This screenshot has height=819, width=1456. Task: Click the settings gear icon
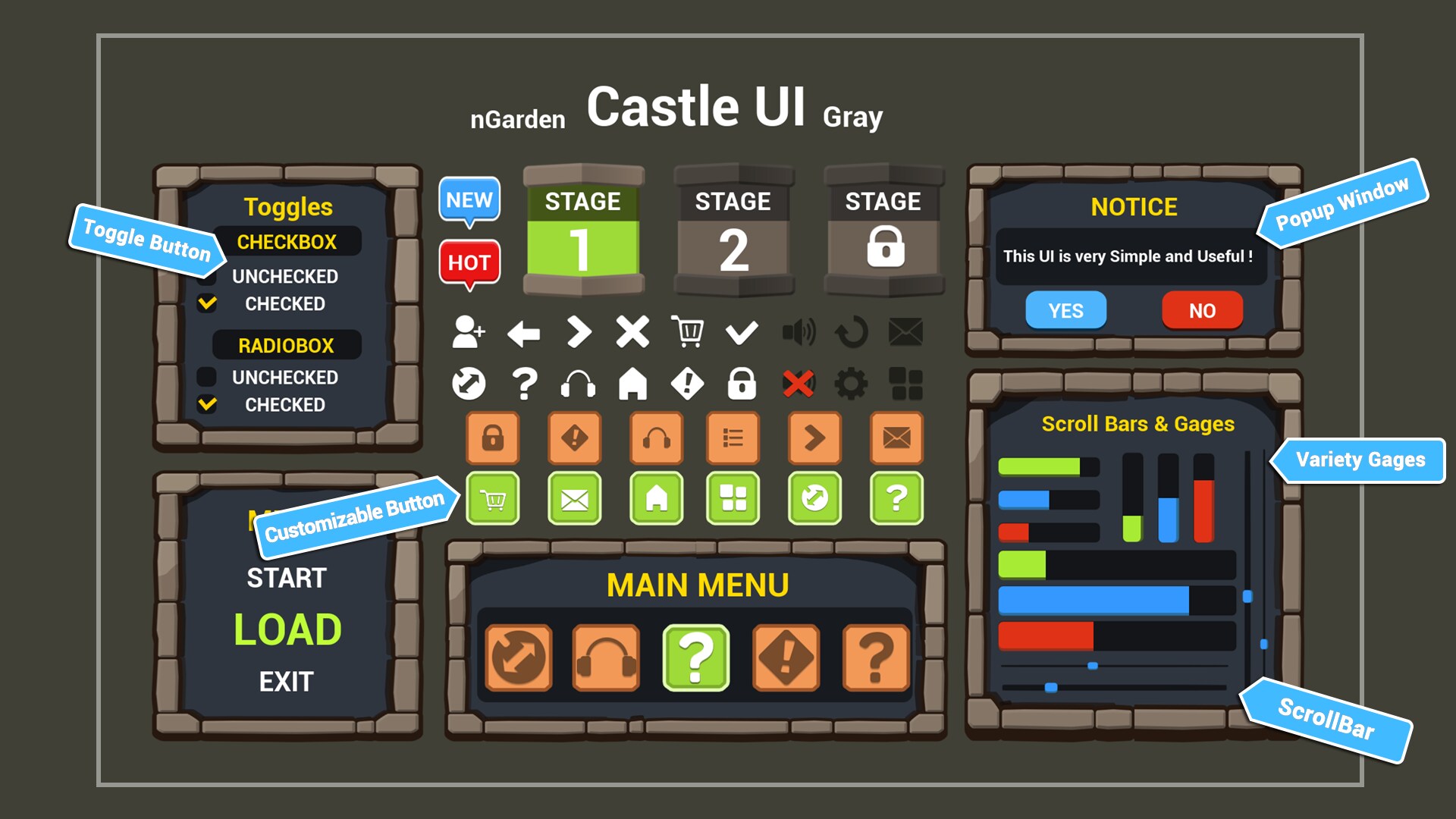pos(852,383)
